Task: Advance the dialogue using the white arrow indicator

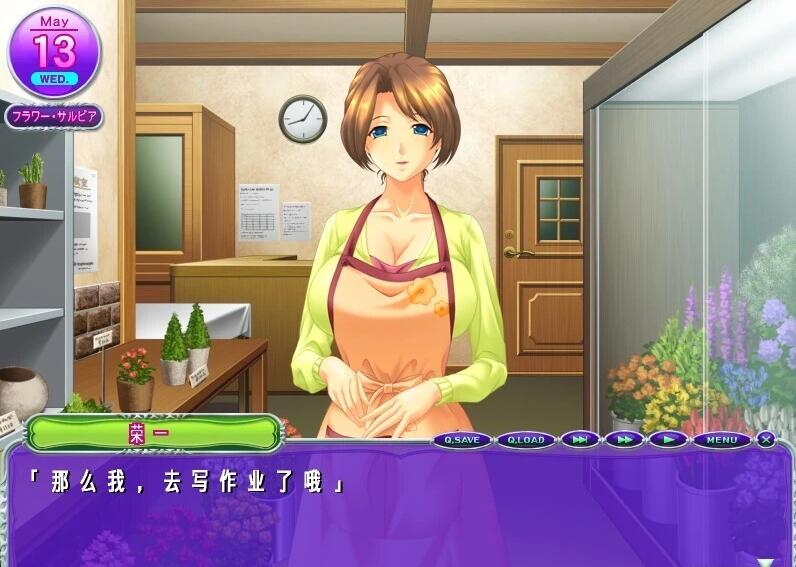Action: click(x=766, y=562)
